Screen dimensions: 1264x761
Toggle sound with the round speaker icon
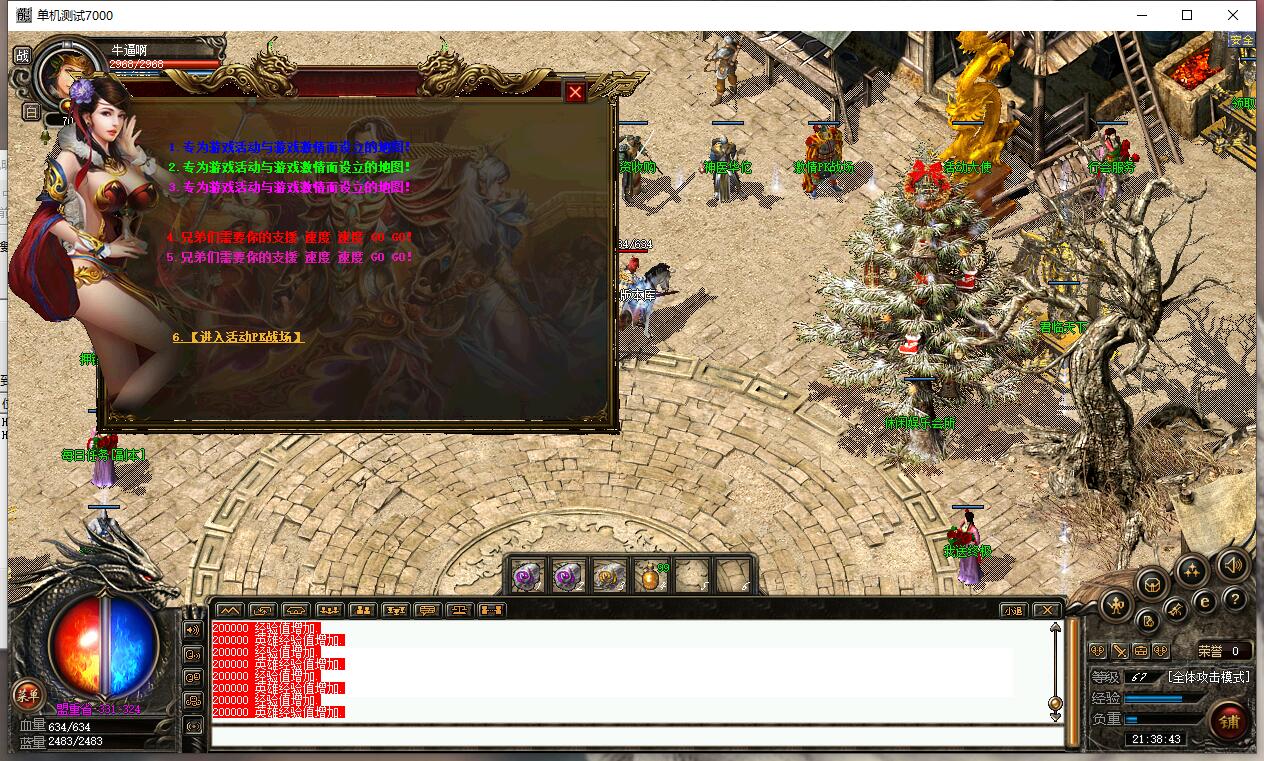point(1233,566)
